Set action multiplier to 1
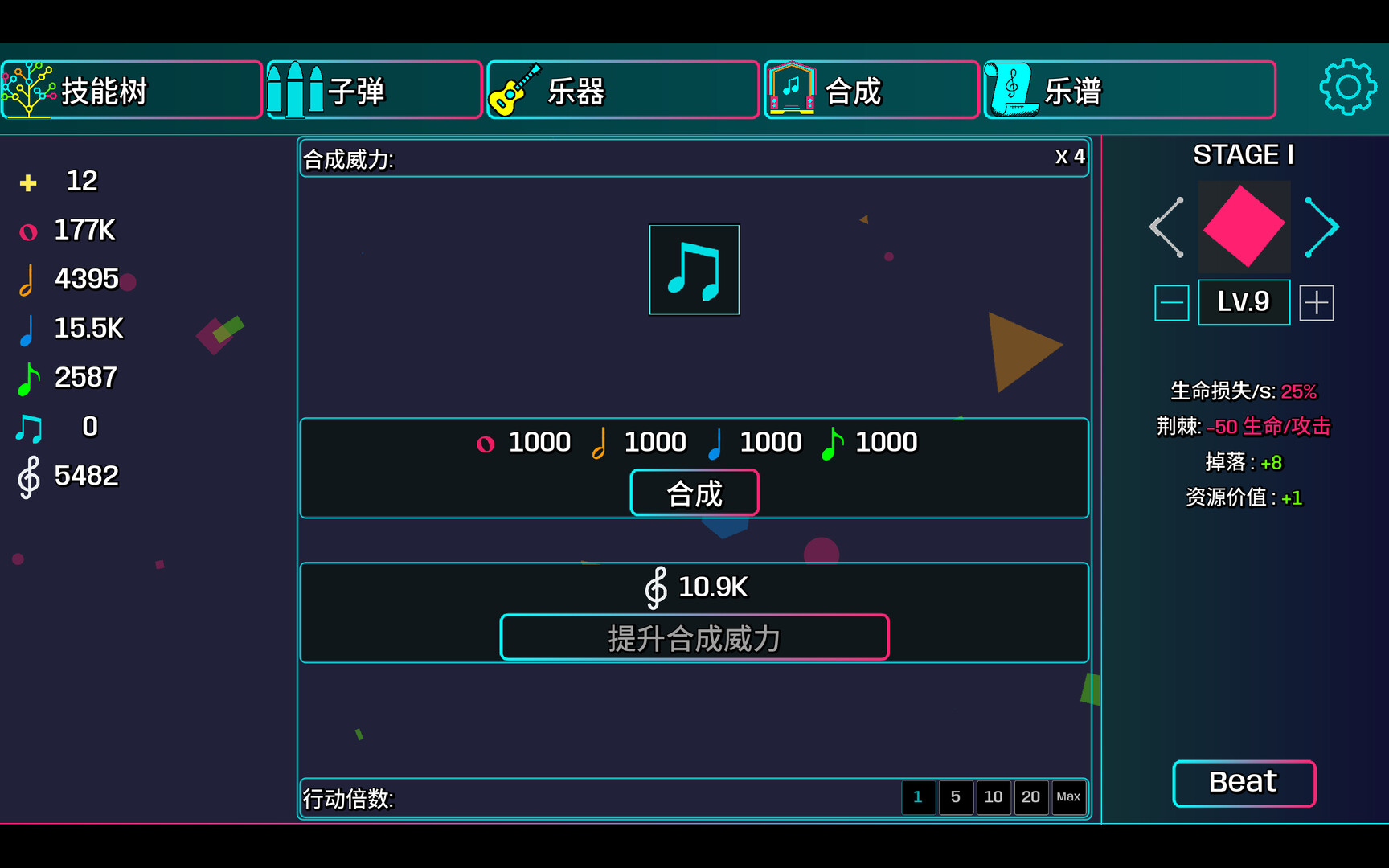1389x868 pixels. point(918,797)
